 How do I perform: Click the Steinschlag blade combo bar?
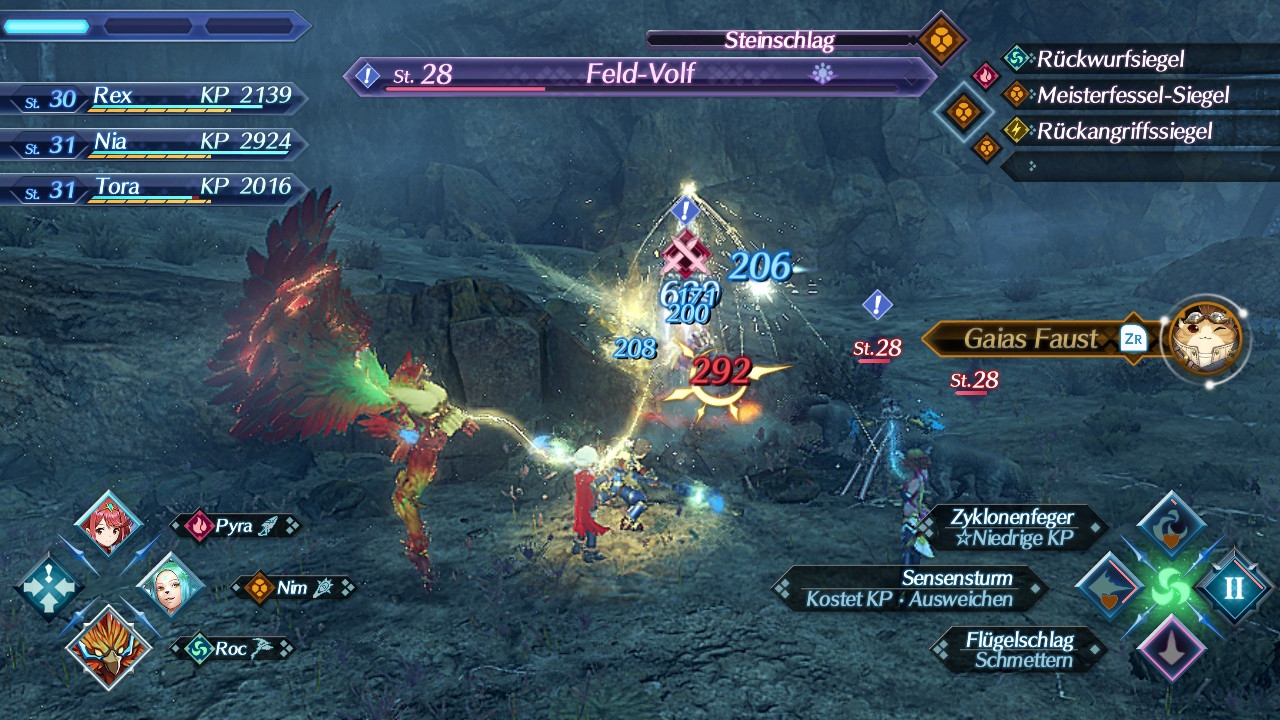pos(780,40)
